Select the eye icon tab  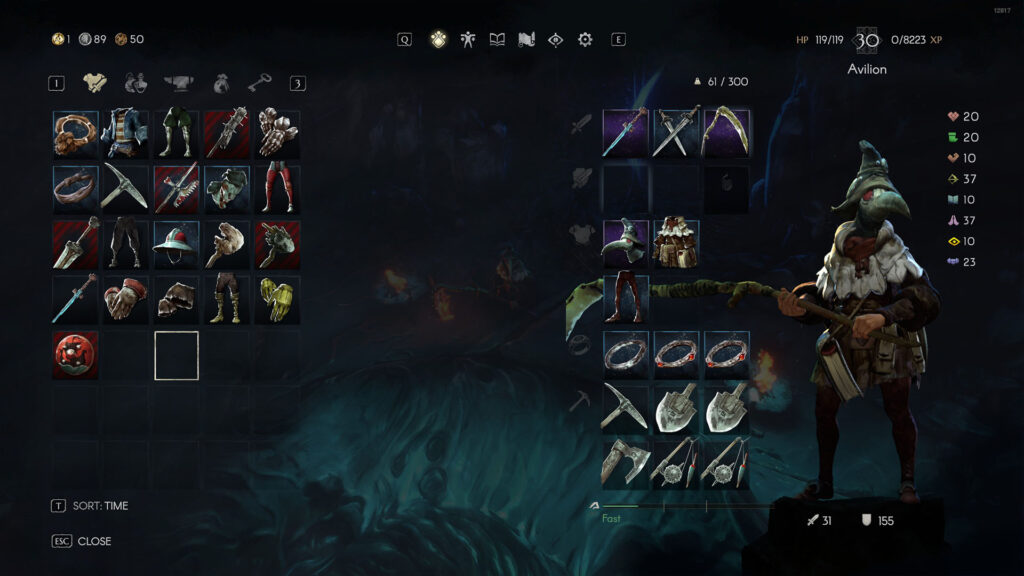(x=556, y=40)
